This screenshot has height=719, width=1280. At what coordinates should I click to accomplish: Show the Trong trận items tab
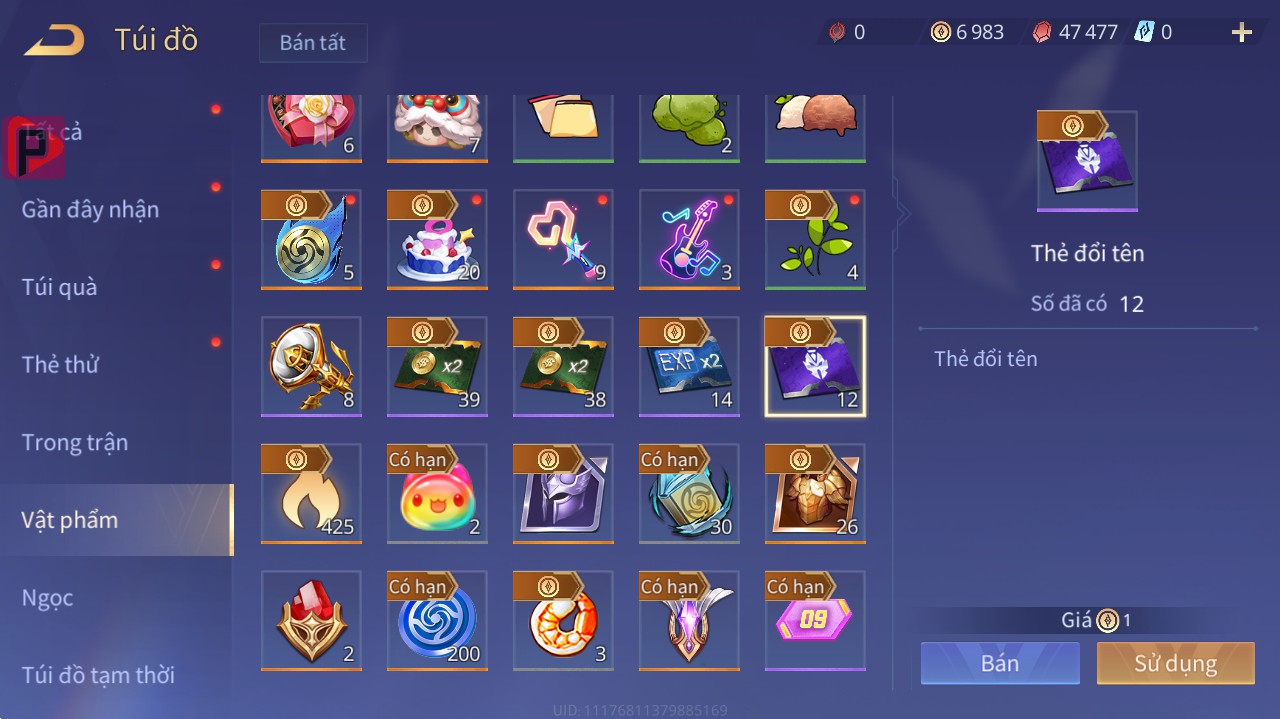point(75,442)
